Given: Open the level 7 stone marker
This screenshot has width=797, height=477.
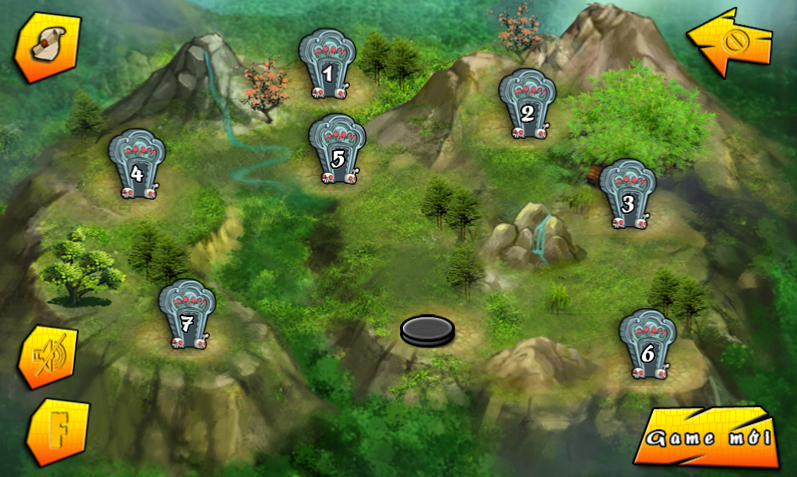Looking at the screenshot, I should pyautogui.click(x=187, y=315).
